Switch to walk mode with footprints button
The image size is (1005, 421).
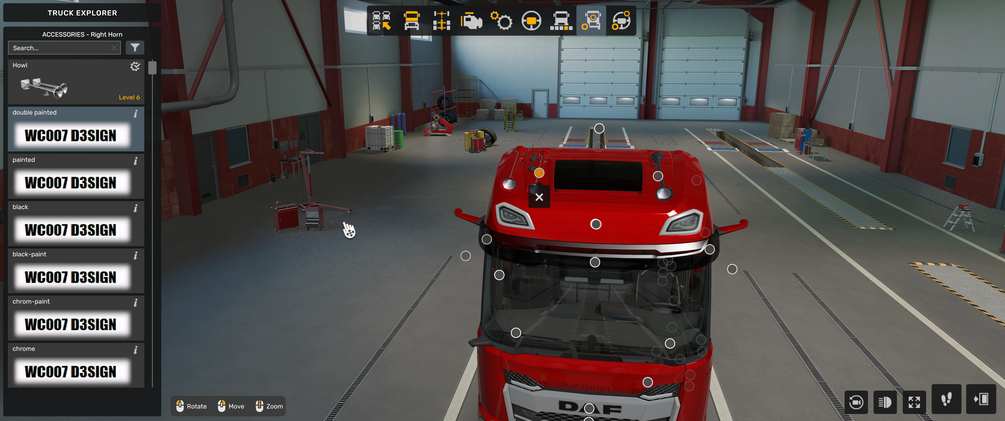(946, 399)
